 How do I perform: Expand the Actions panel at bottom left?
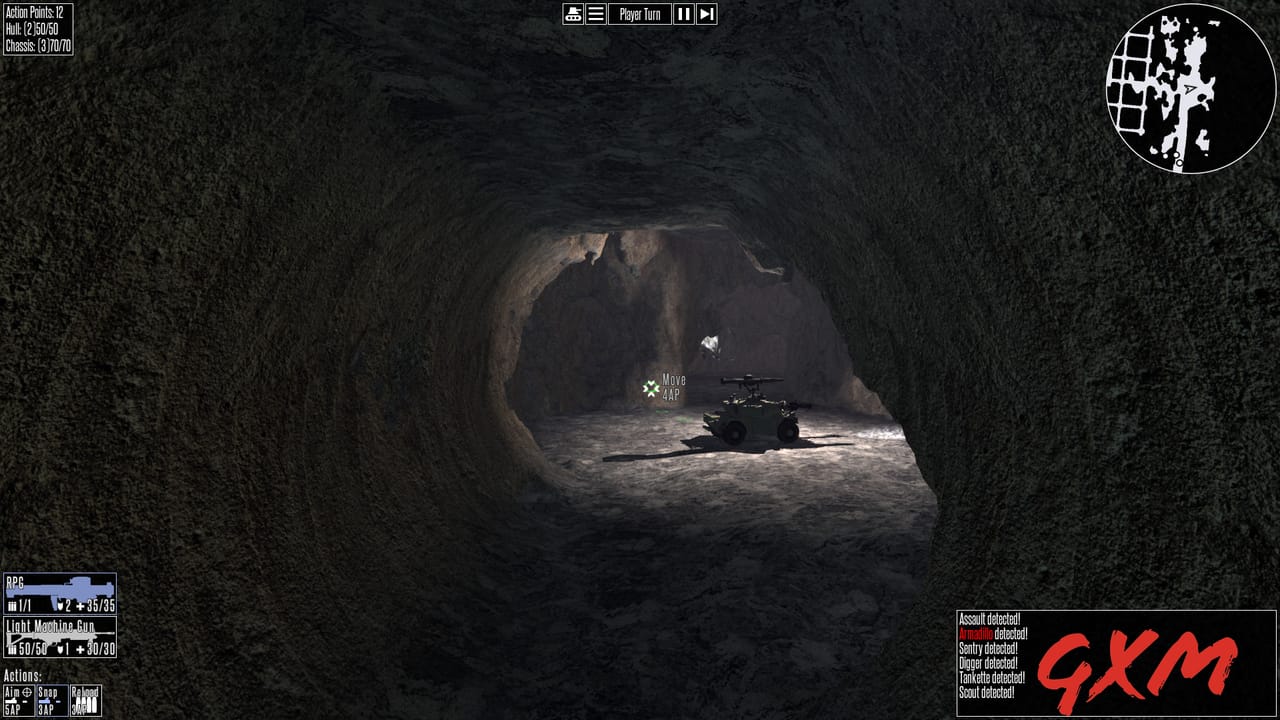[x=23, y=674]
